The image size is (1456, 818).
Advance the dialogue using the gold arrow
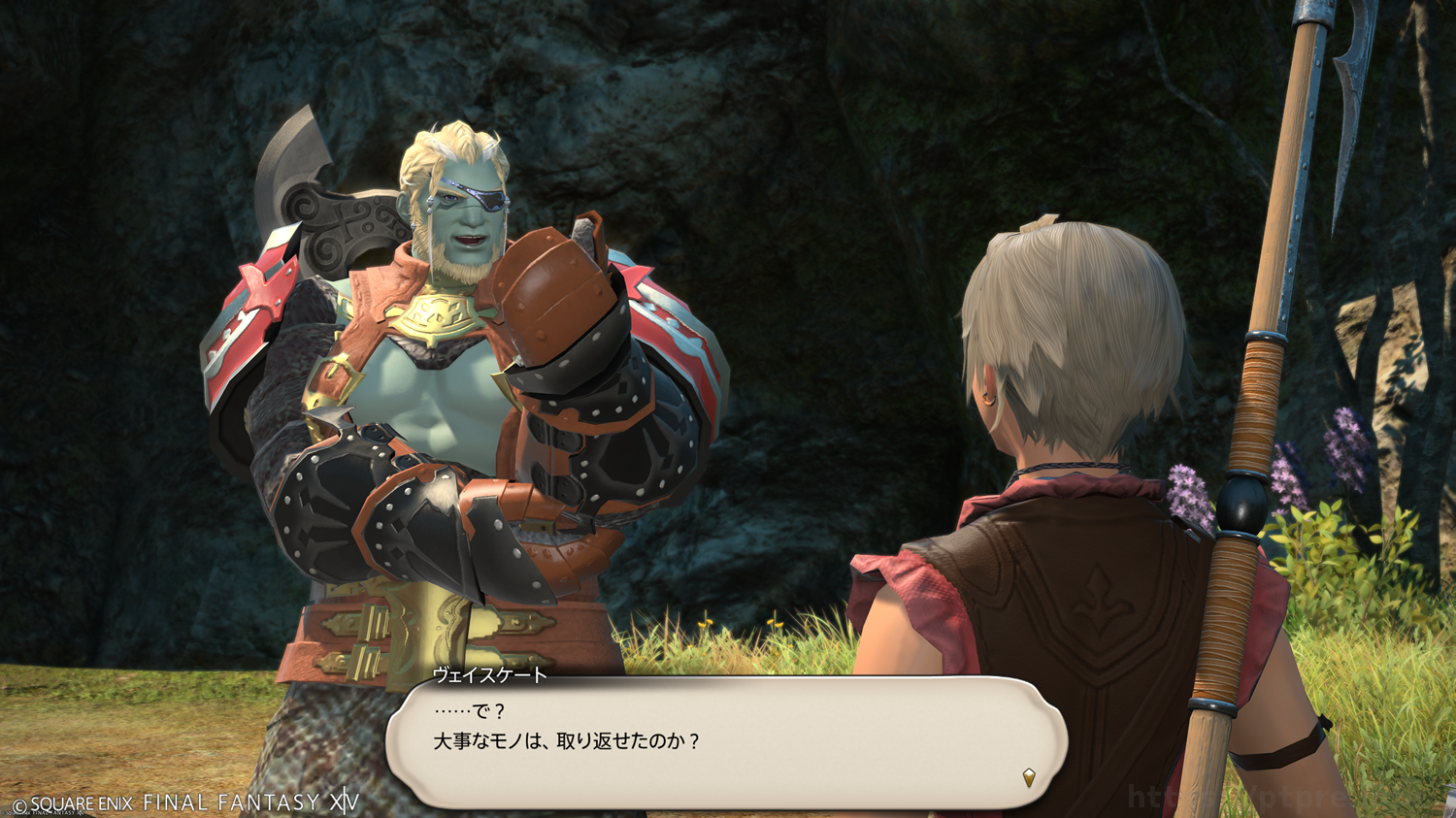pos(1029,776)
